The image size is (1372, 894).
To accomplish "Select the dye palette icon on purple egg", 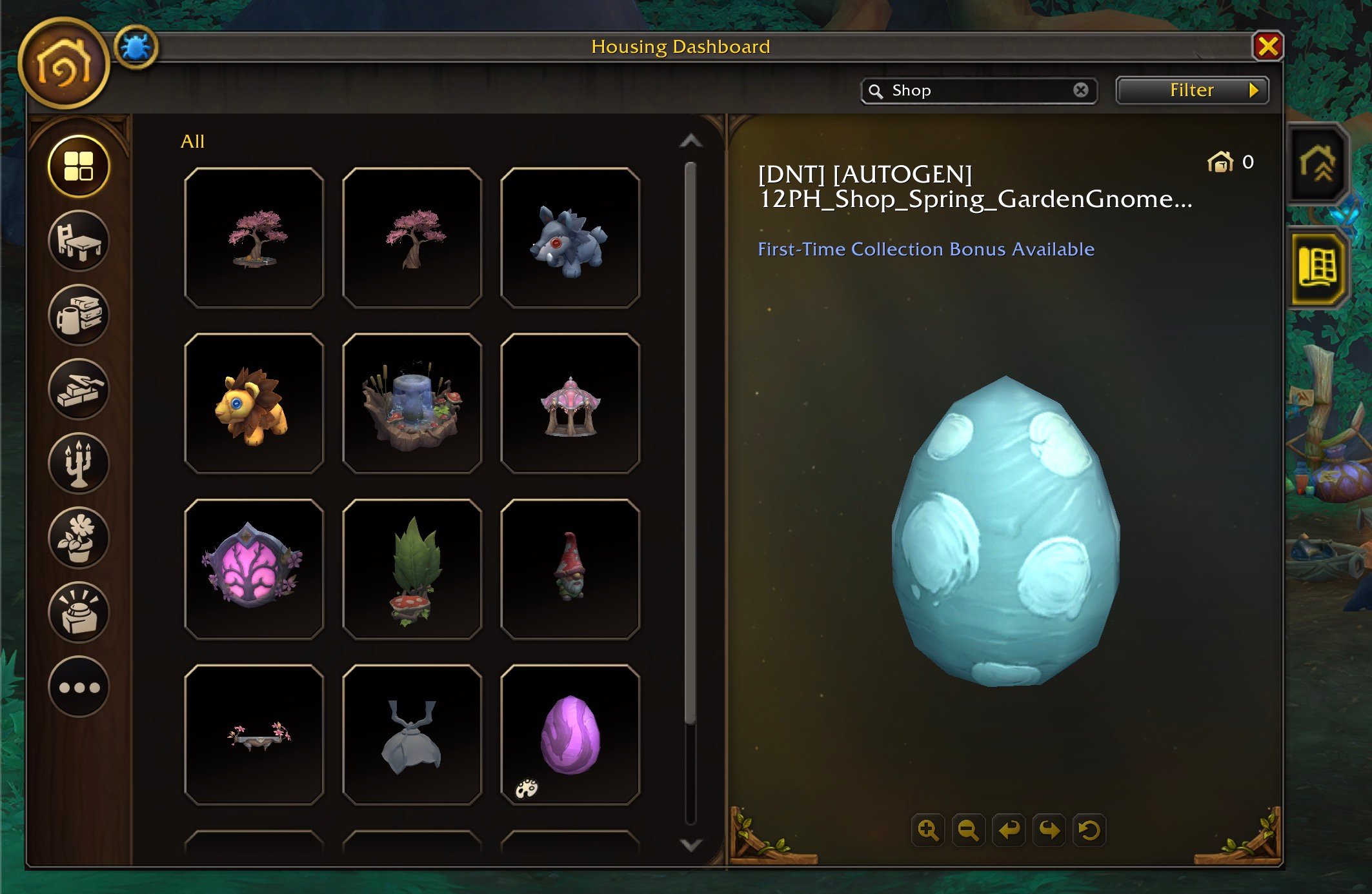I will point(526,788).
